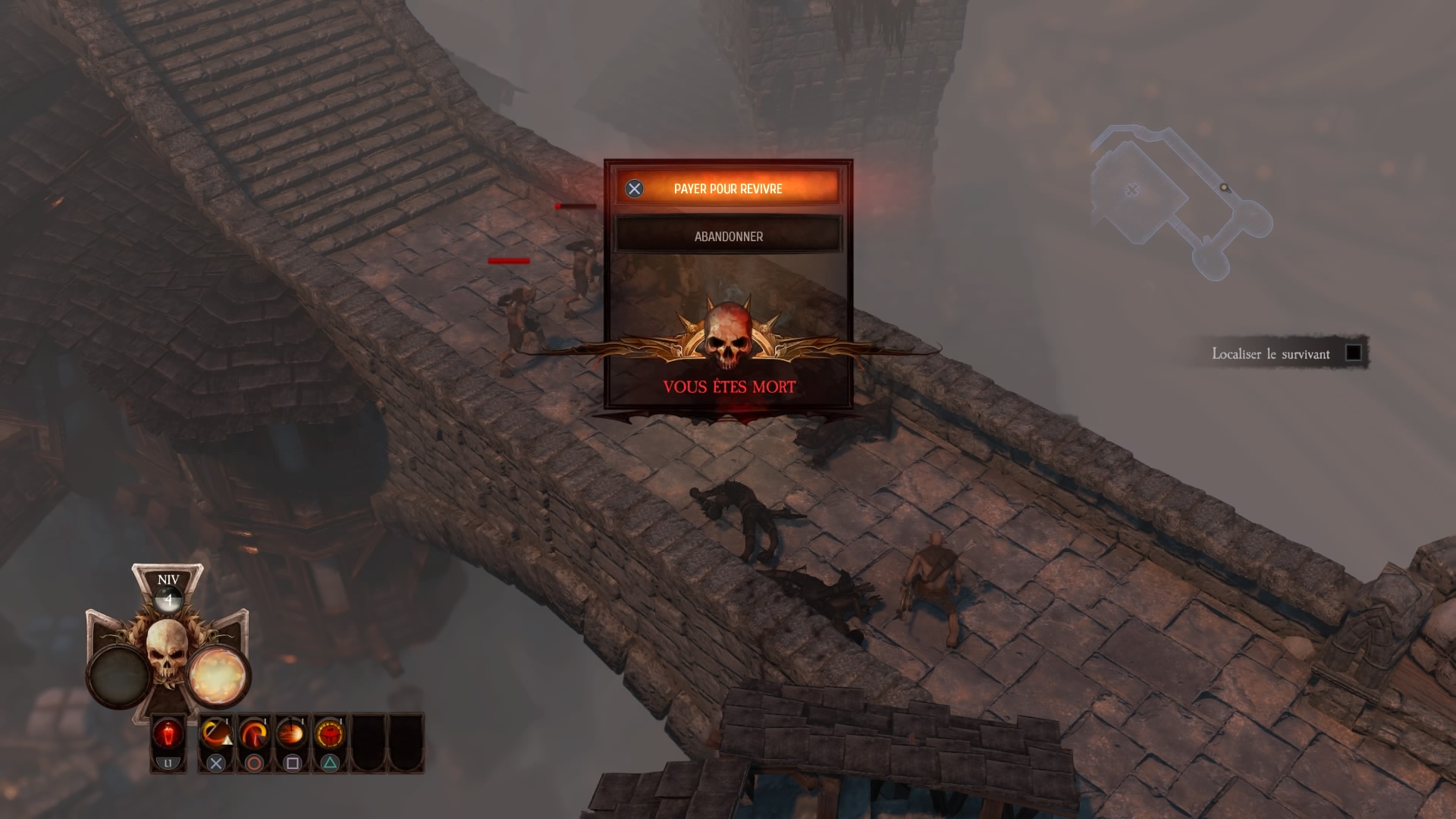Image resolution: width=1456 pixels, height=819 pixels.
Task: Activate the red skull sigil skill
Action: click(330, 735)
